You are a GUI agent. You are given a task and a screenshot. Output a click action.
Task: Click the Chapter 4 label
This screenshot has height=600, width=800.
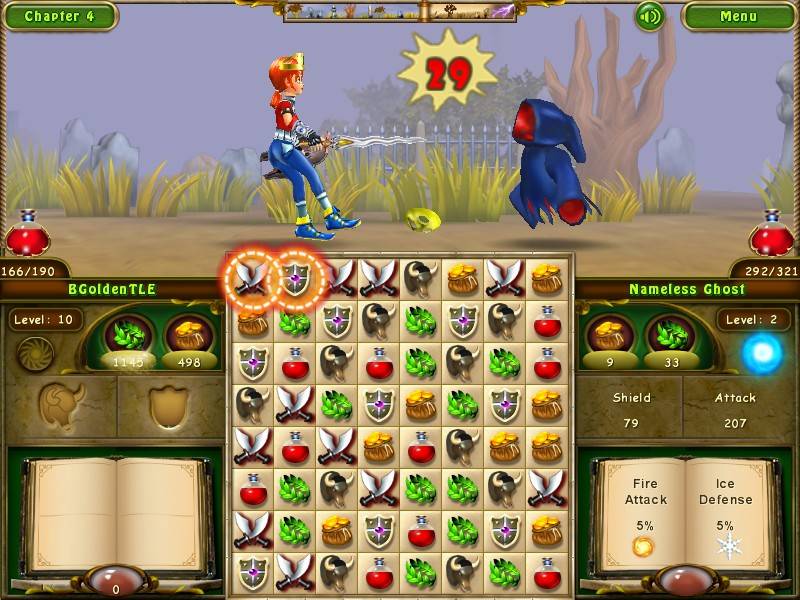pyautogui.click(x=59, y=16)
